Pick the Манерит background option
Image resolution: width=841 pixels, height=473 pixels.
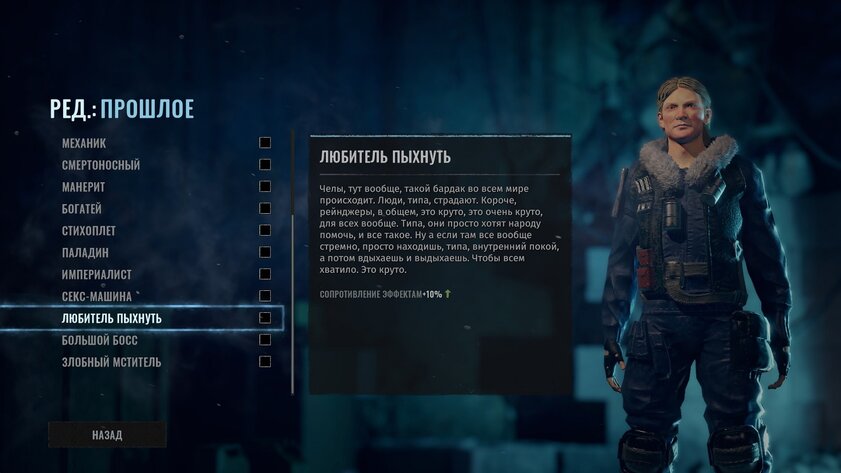[x=84, y=187]
